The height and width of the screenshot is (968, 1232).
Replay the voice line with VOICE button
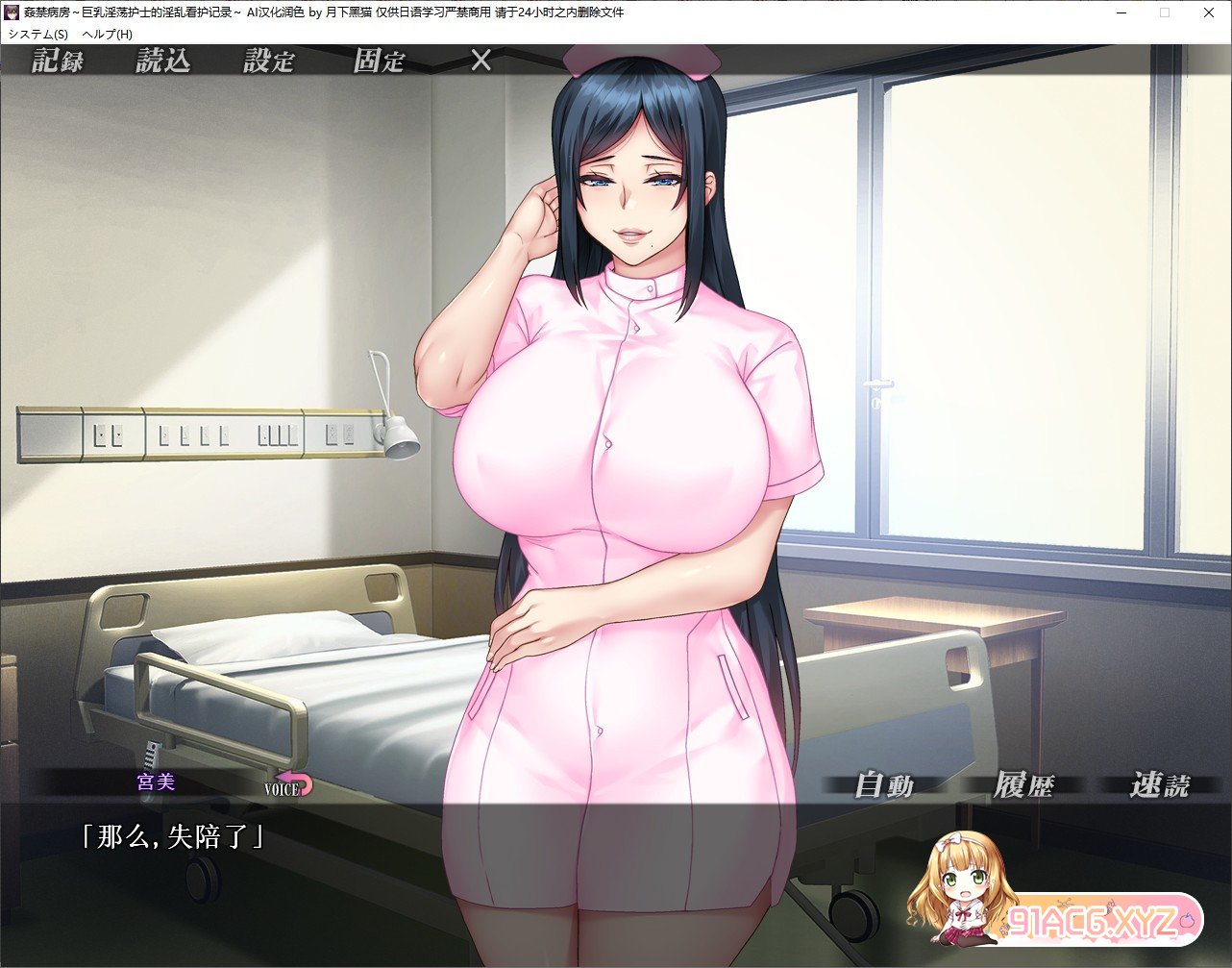pos(289,785)
